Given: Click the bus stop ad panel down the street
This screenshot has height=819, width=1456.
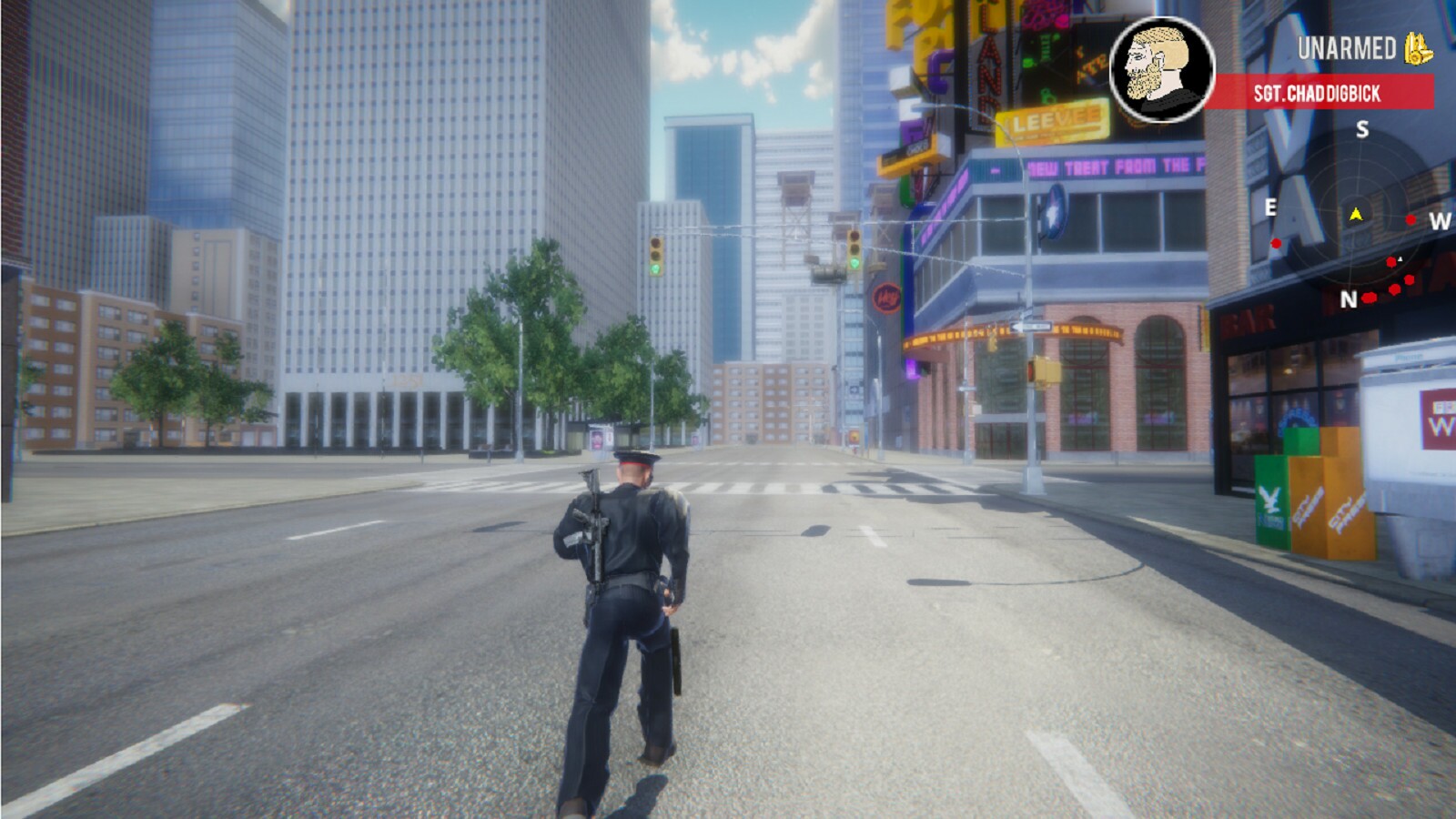Looking at the screenshot, I should click(597, 440).
